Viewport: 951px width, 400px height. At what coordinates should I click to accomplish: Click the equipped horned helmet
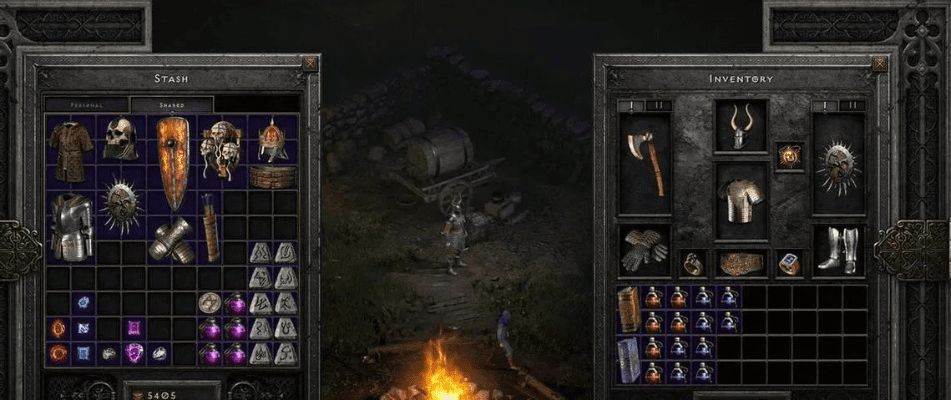[741, 126]
